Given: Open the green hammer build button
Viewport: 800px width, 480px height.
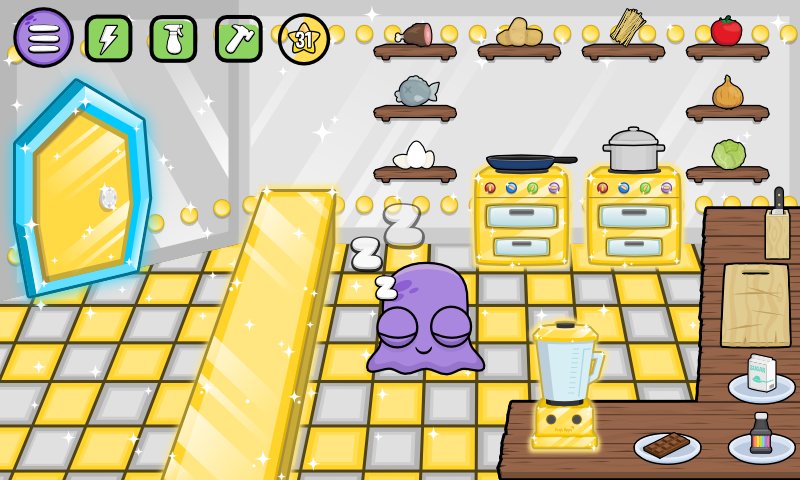Looking at the screenshot, I should (x=238, y=38).
